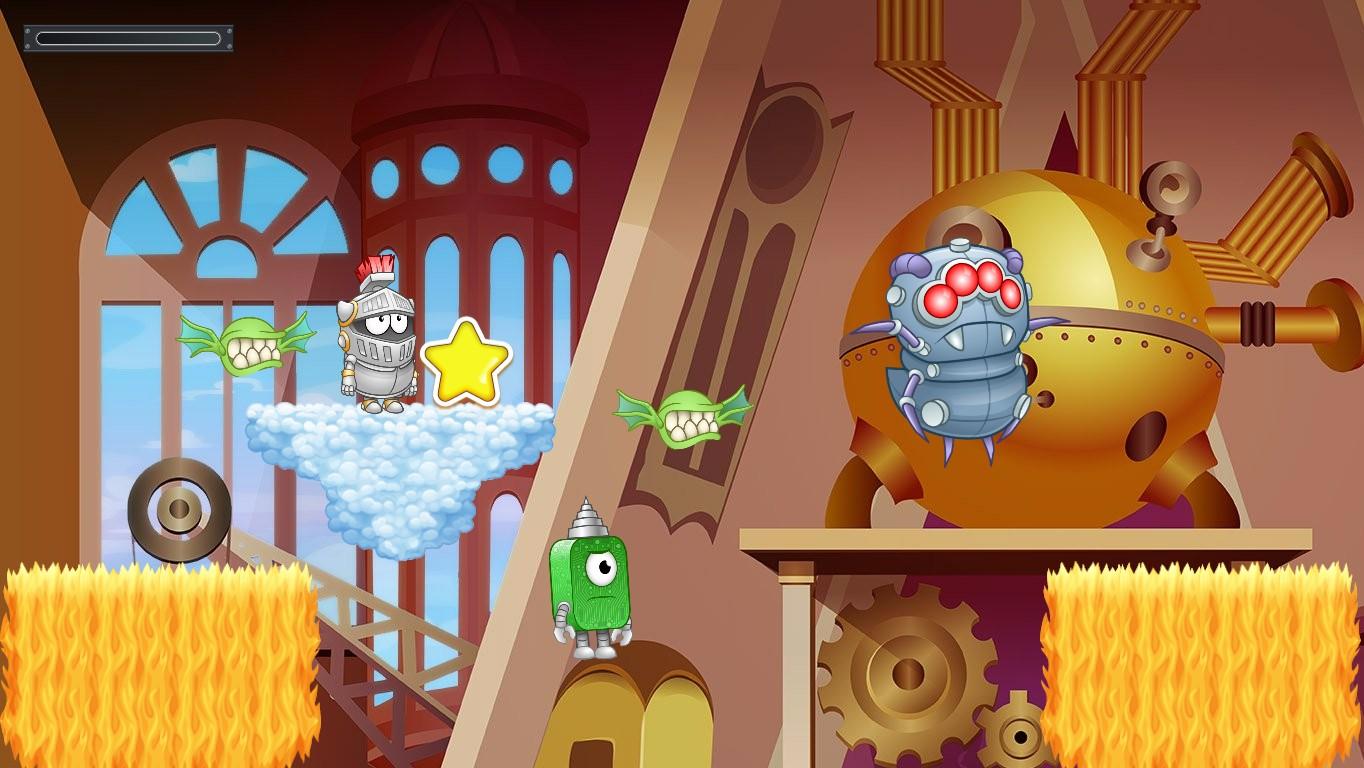Select the spiral gong on the left wall
The width and height of the screenshot is (1364, 768).
coord(180,510)
